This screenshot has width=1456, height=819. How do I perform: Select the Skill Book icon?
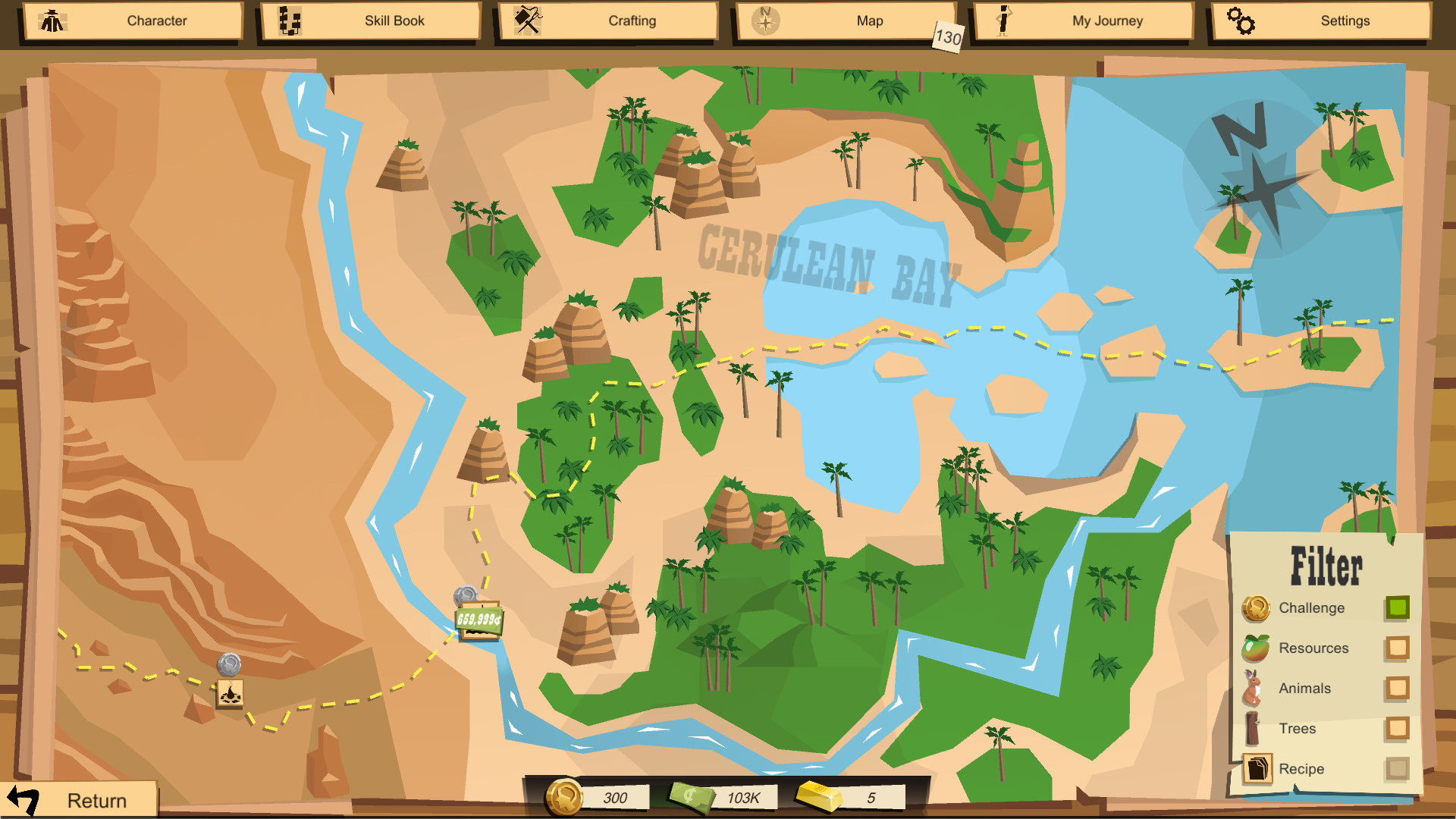point(289,20)
